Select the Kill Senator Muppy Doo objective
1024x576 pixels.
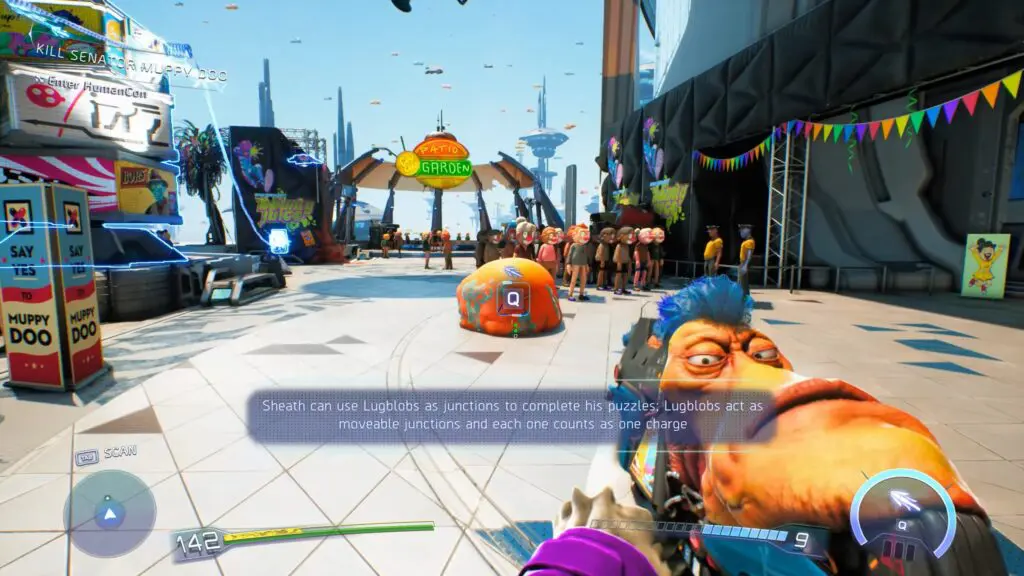[130, 75]
